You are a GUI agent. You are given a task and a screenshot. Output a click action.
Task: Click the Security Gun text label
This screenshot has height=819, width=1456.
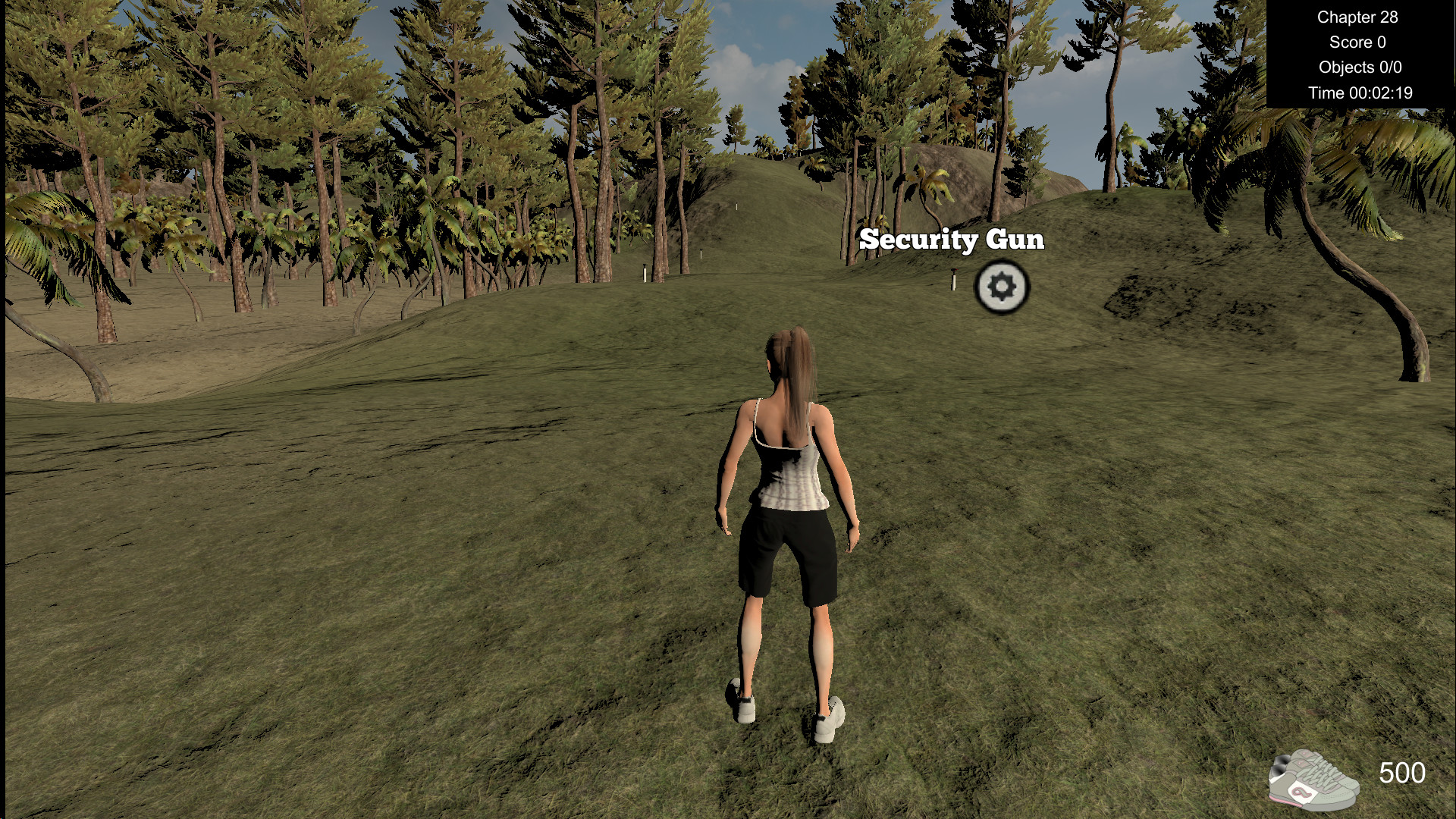pos(952,240)
